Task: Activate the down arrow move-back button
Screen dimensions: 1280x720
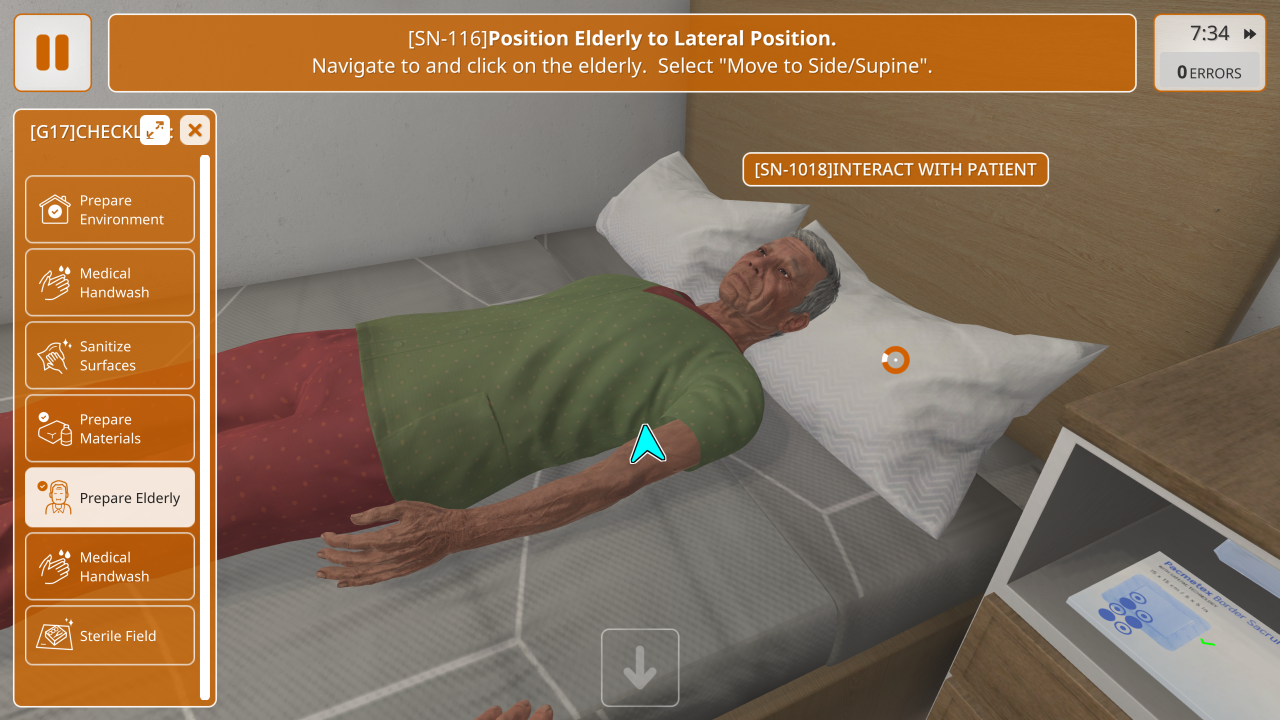Action: tap(640, 668)
